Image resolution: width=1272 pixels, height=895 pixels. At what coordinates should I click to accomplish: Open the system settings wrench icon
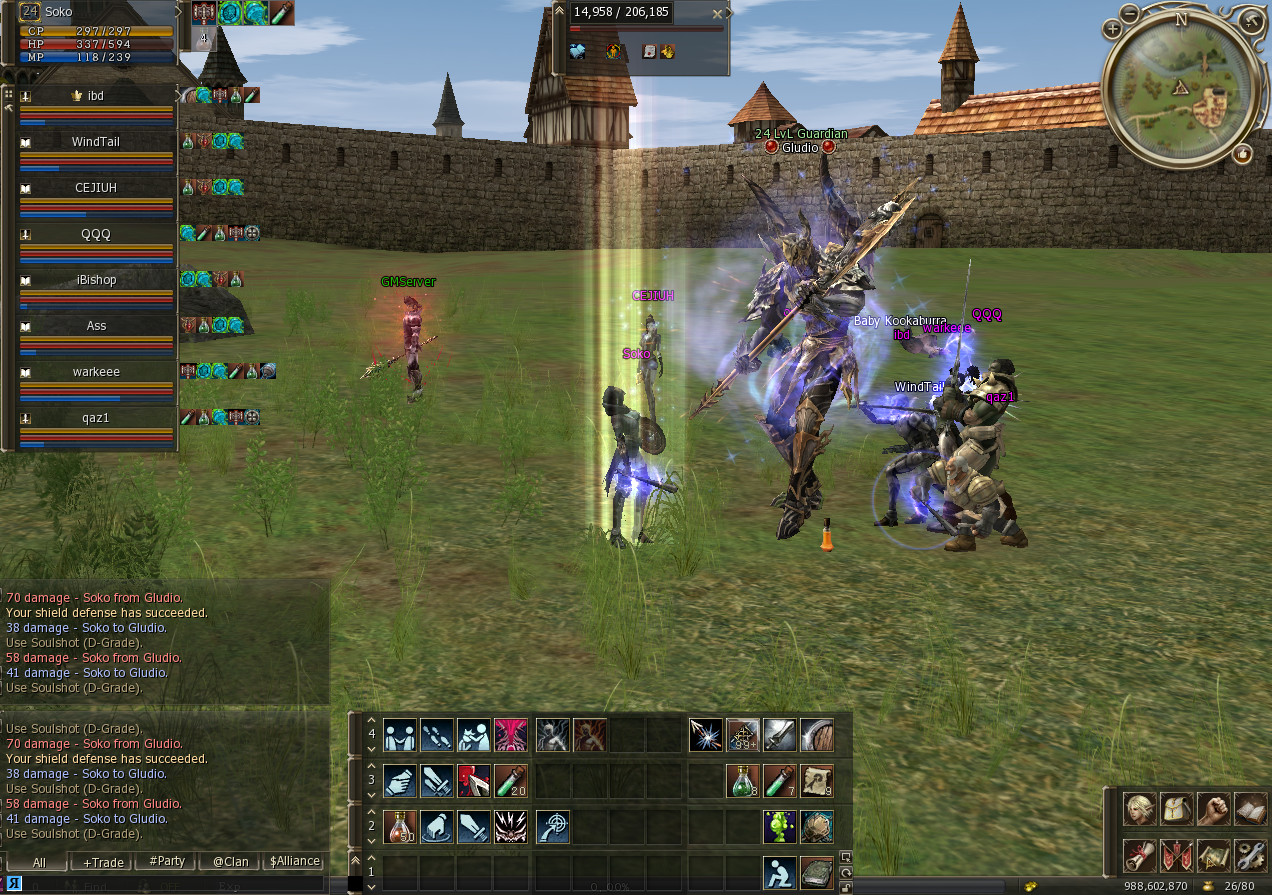pos(1250,855)
